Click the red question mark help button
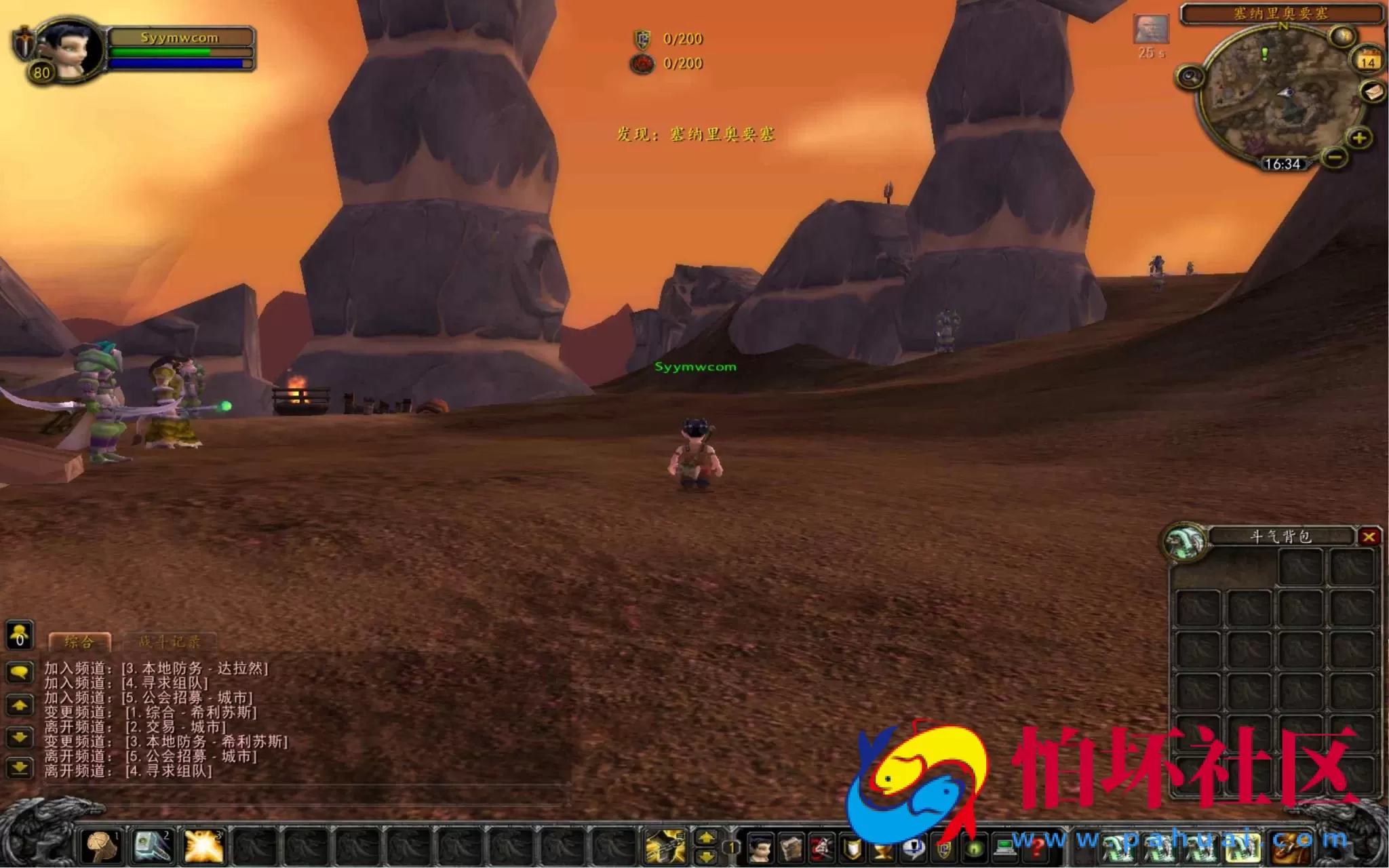This screenshot has width=1389, height=868. pyautogui.click(x=1037, y=849)
